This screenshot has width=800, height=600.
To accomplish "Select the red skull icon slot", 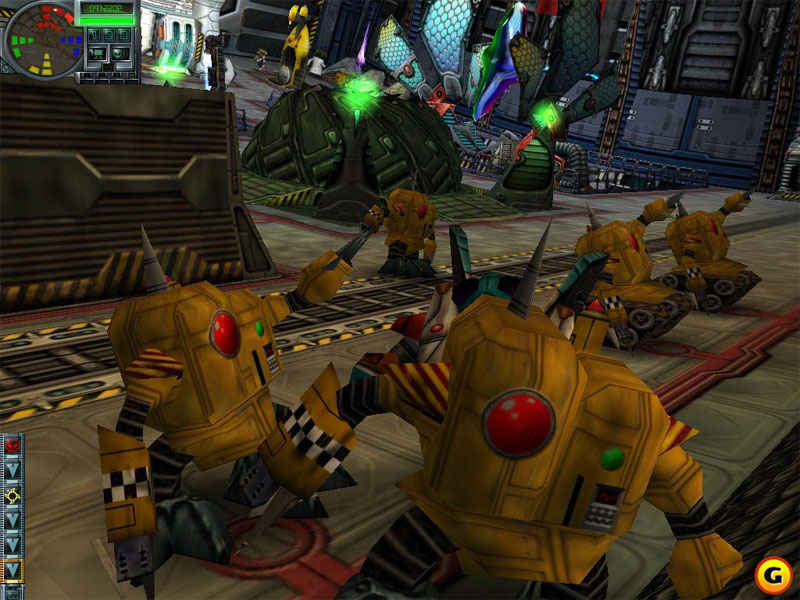I will 12,447.
